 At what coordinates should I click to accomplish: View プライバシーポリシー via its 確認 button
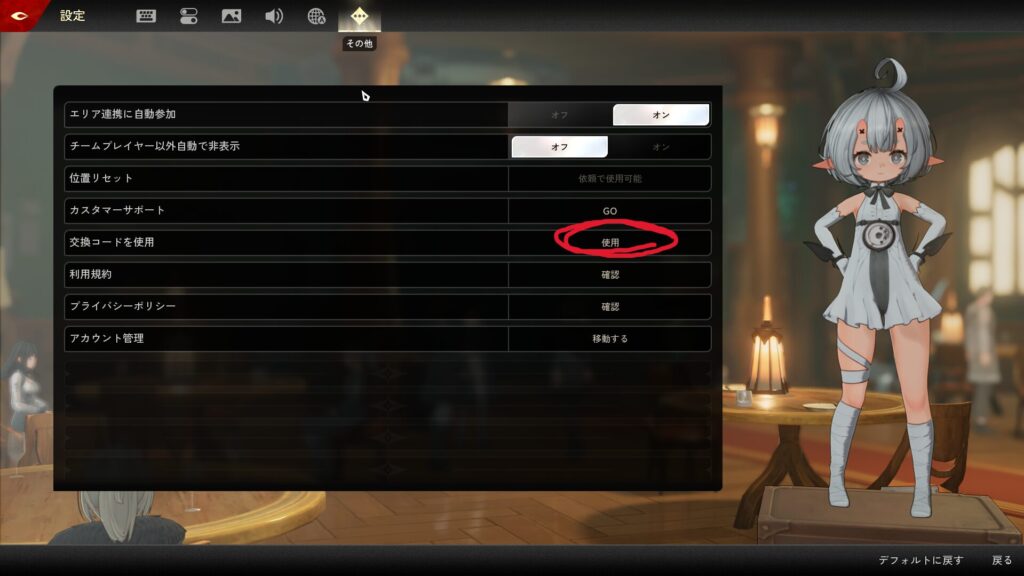pyautogui.click(x=610, y=307)
